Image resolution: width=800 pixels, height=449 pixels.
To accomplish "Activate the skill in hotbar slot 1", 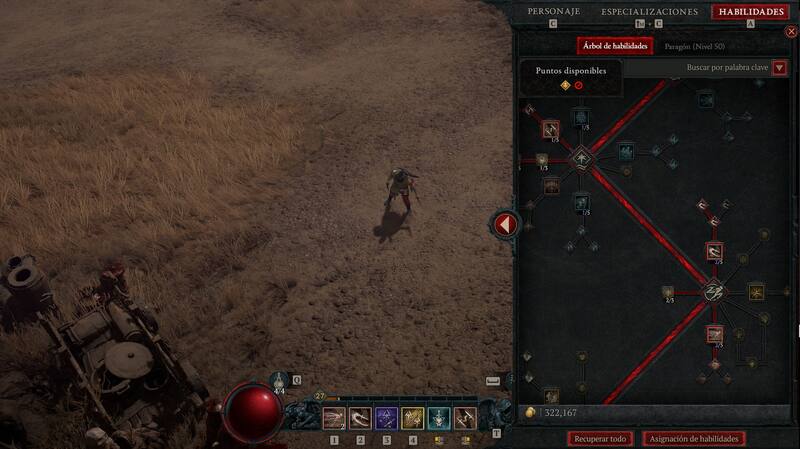I will (334, 418).
